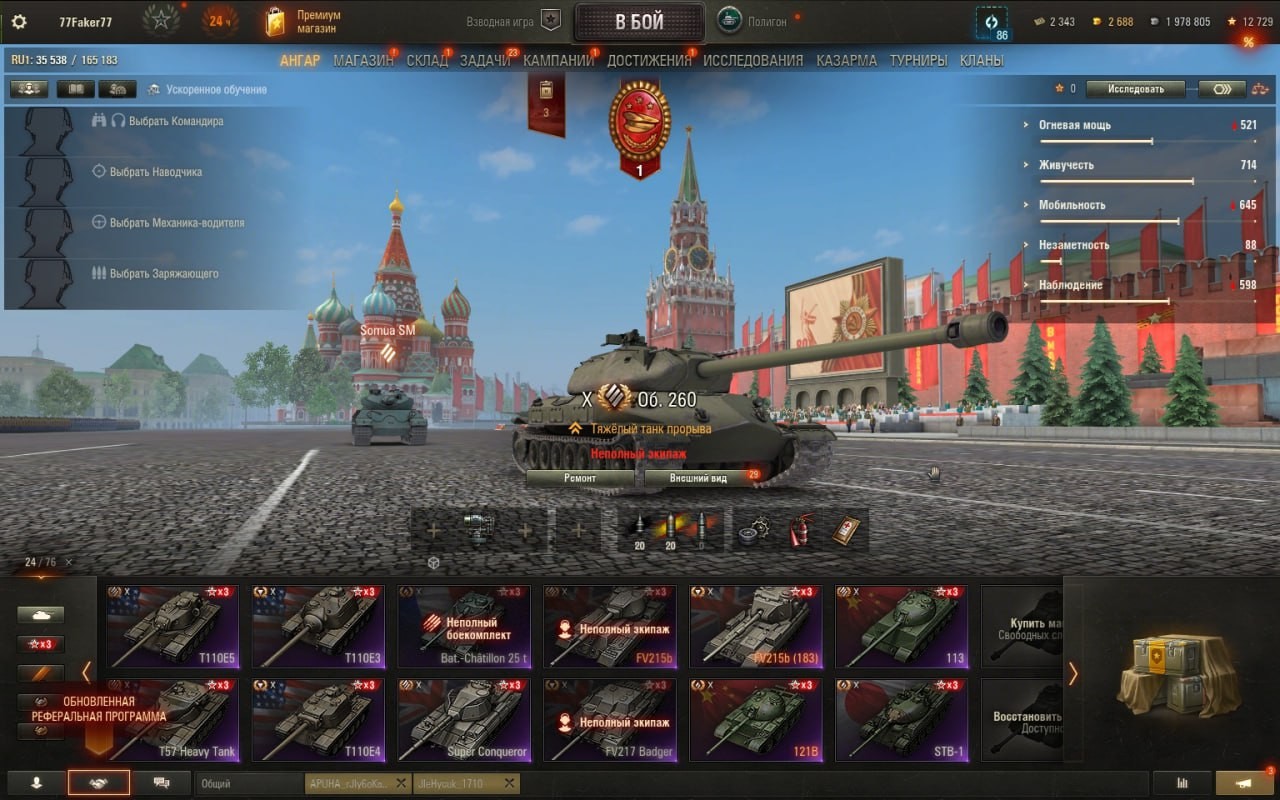The width and height of the screenshot is (1280, 800).
Task: Show the КАЗАРМА tab
Action: click(846, 60)
